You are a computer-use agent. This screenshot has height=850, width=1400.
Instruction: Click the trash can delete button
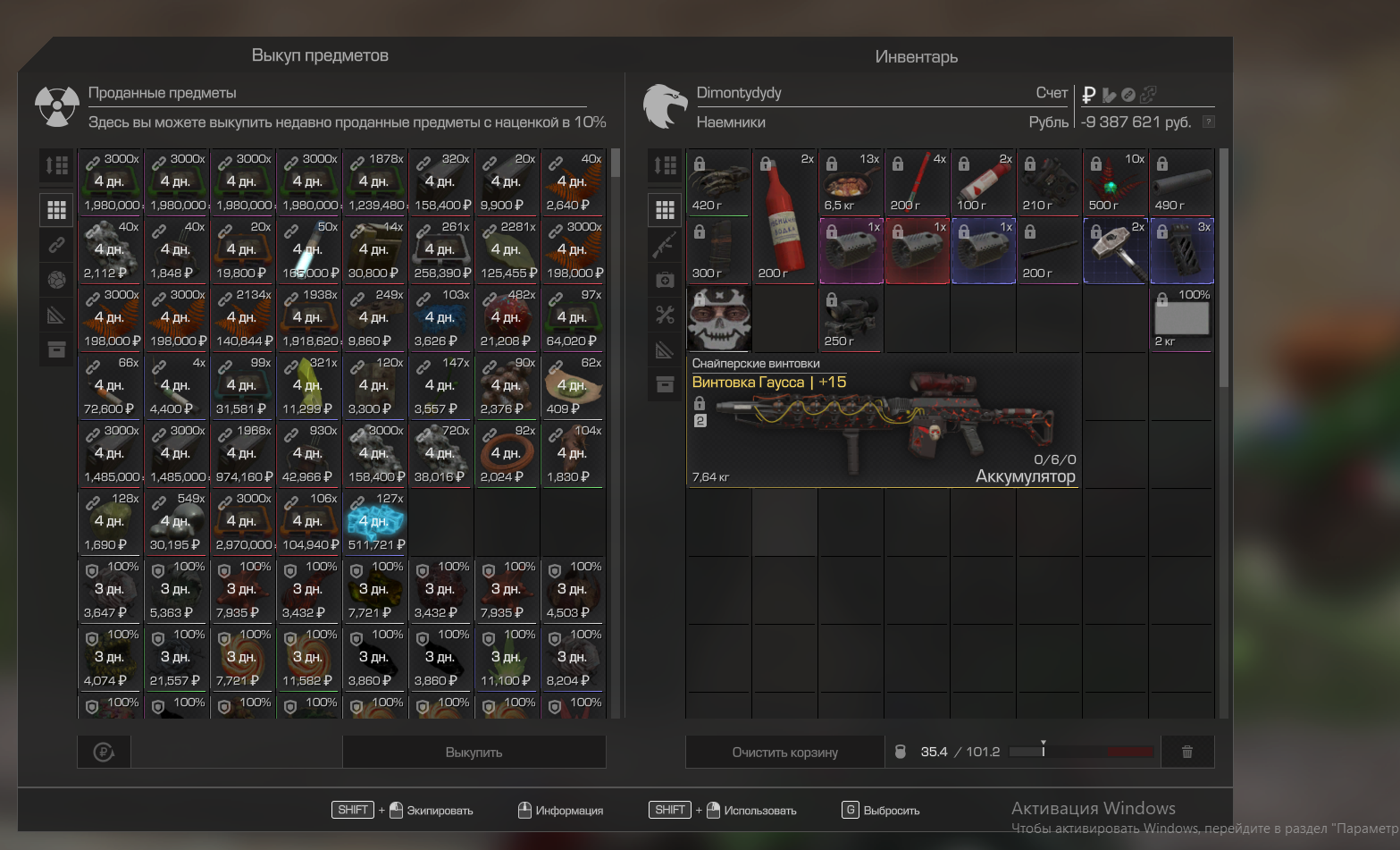[1187, 752]
